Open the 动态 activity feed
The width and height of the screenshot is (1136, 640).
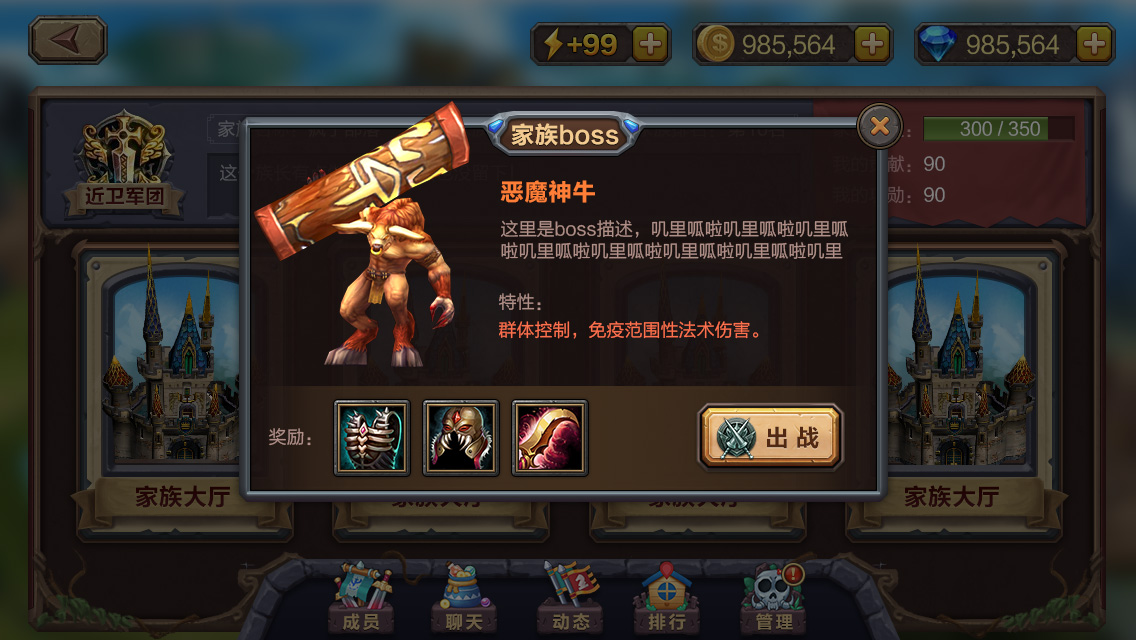(x=569, y=600)
